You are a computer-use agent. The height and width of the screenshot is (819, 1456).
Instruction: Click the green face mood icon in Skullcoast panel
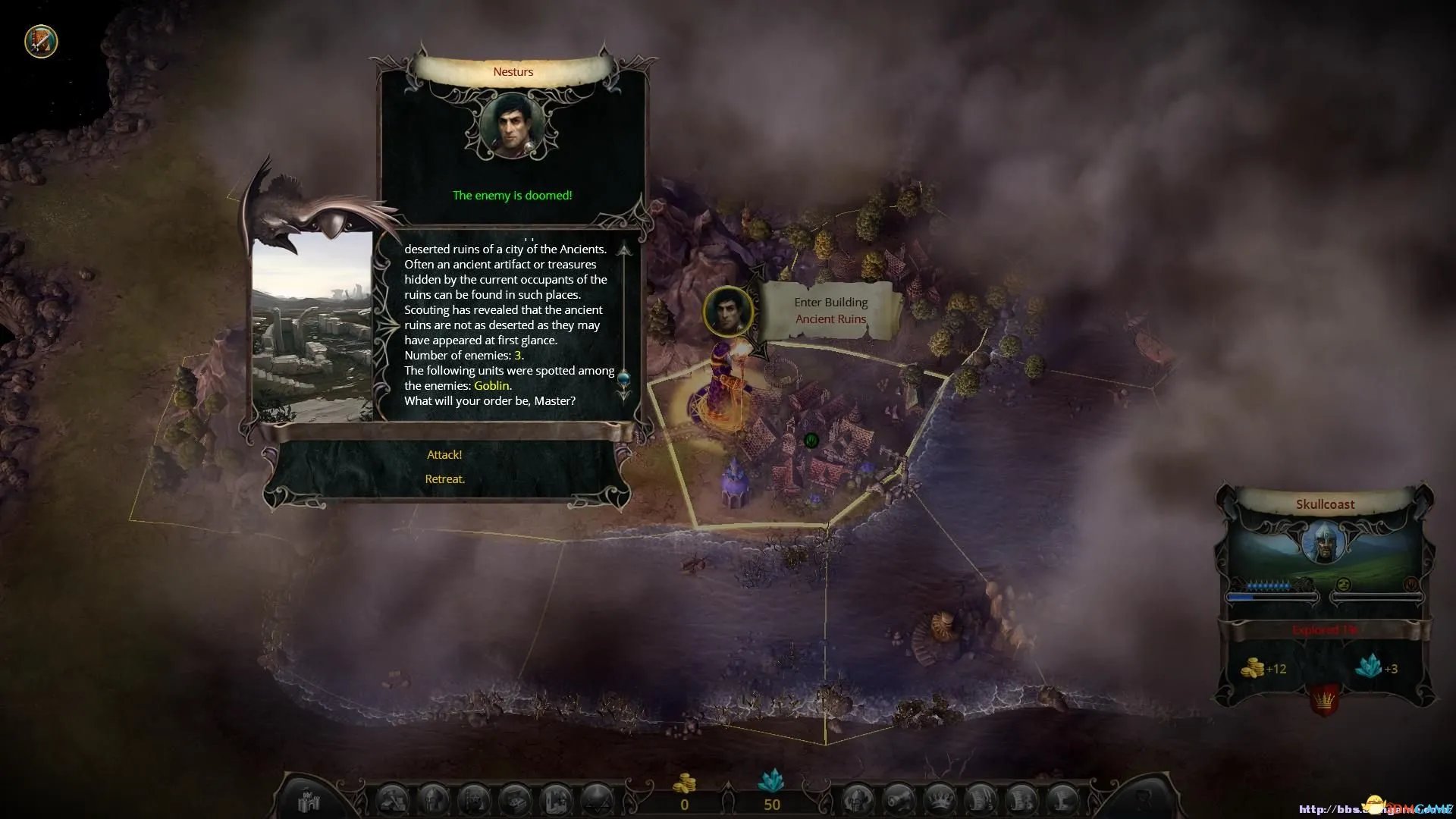[x=1343, y=584]
